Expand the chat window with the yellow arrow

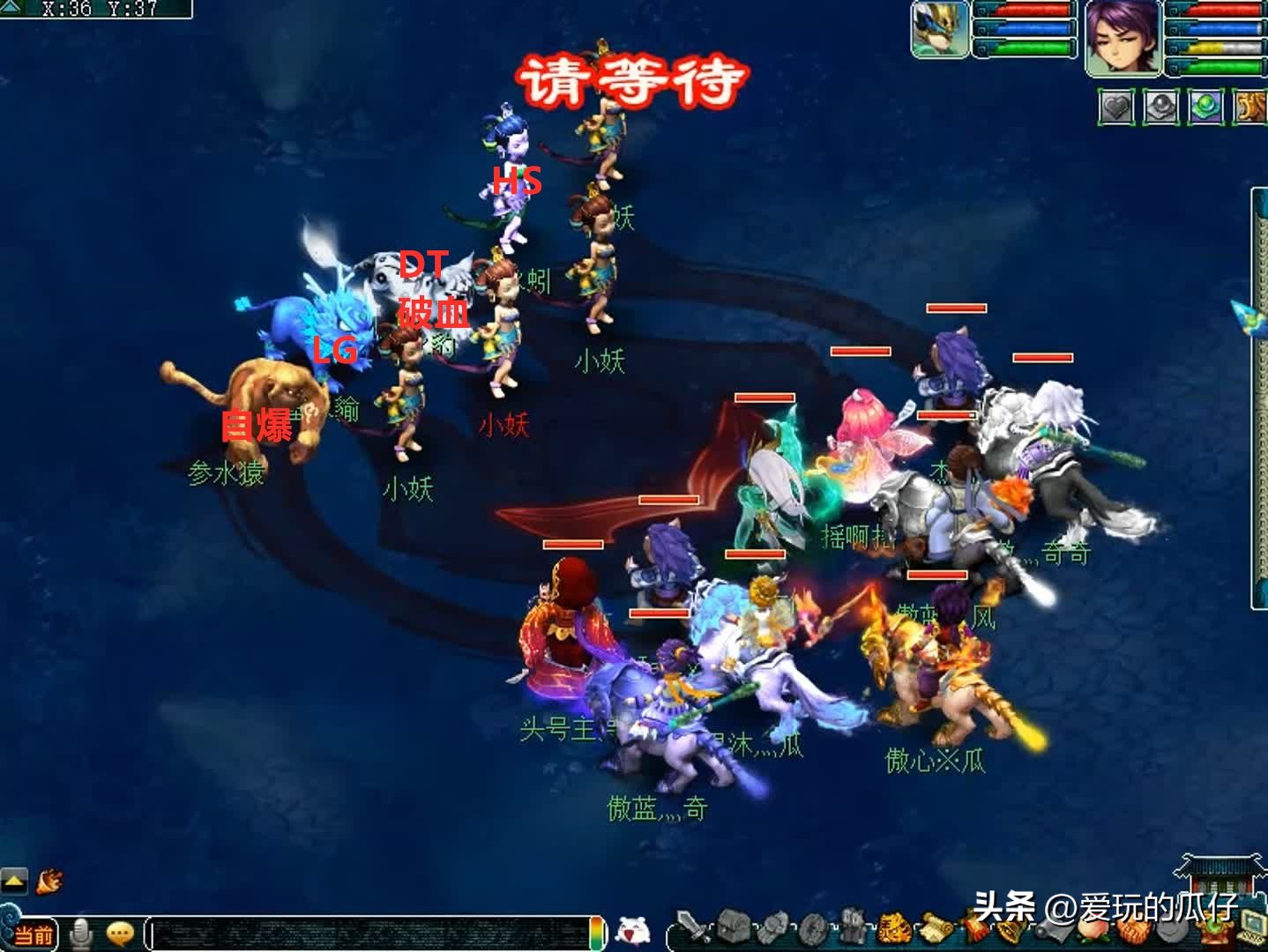coord(12,881)
